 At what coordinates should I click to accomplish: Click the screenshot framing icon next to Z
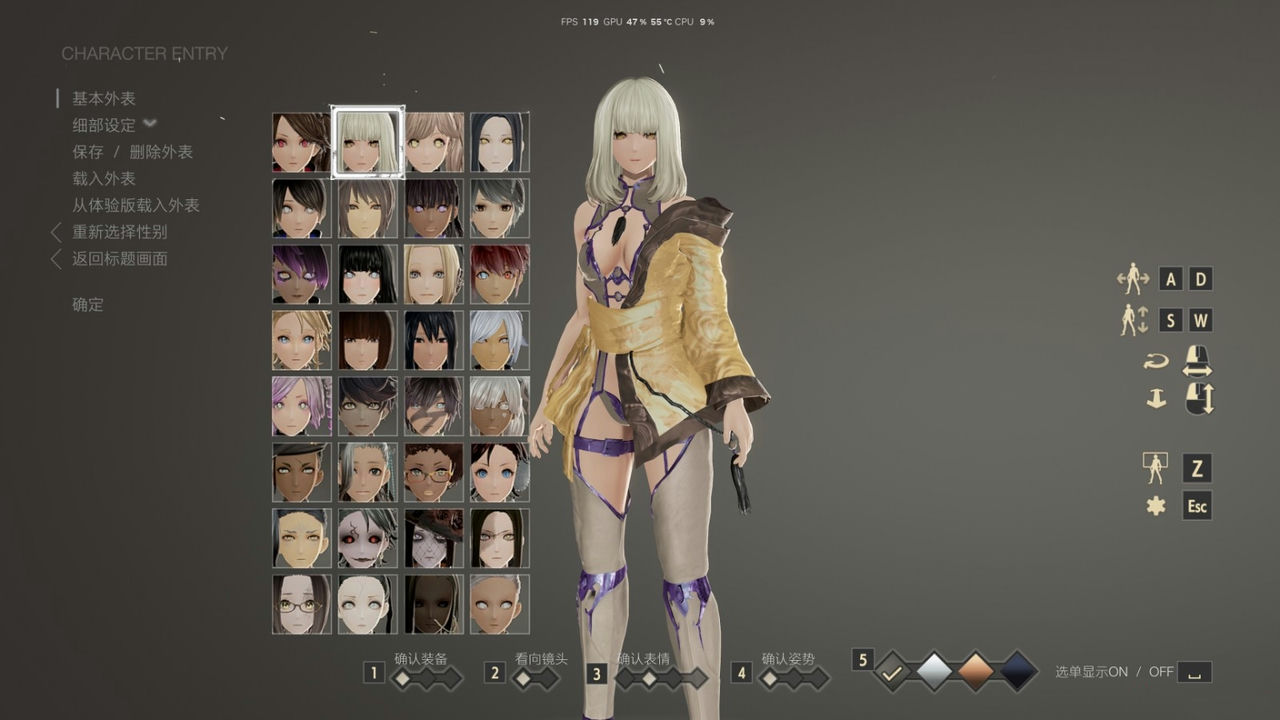pos(1154,466)
